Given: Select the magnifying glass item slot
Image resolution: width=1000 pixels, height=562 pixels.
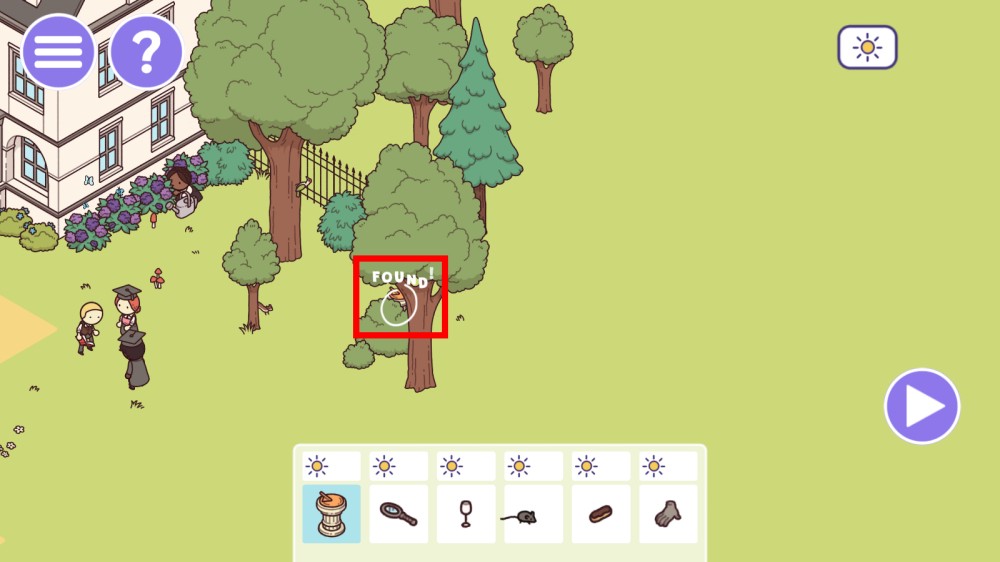Looking at the screenshot, I should coord(399,514).
